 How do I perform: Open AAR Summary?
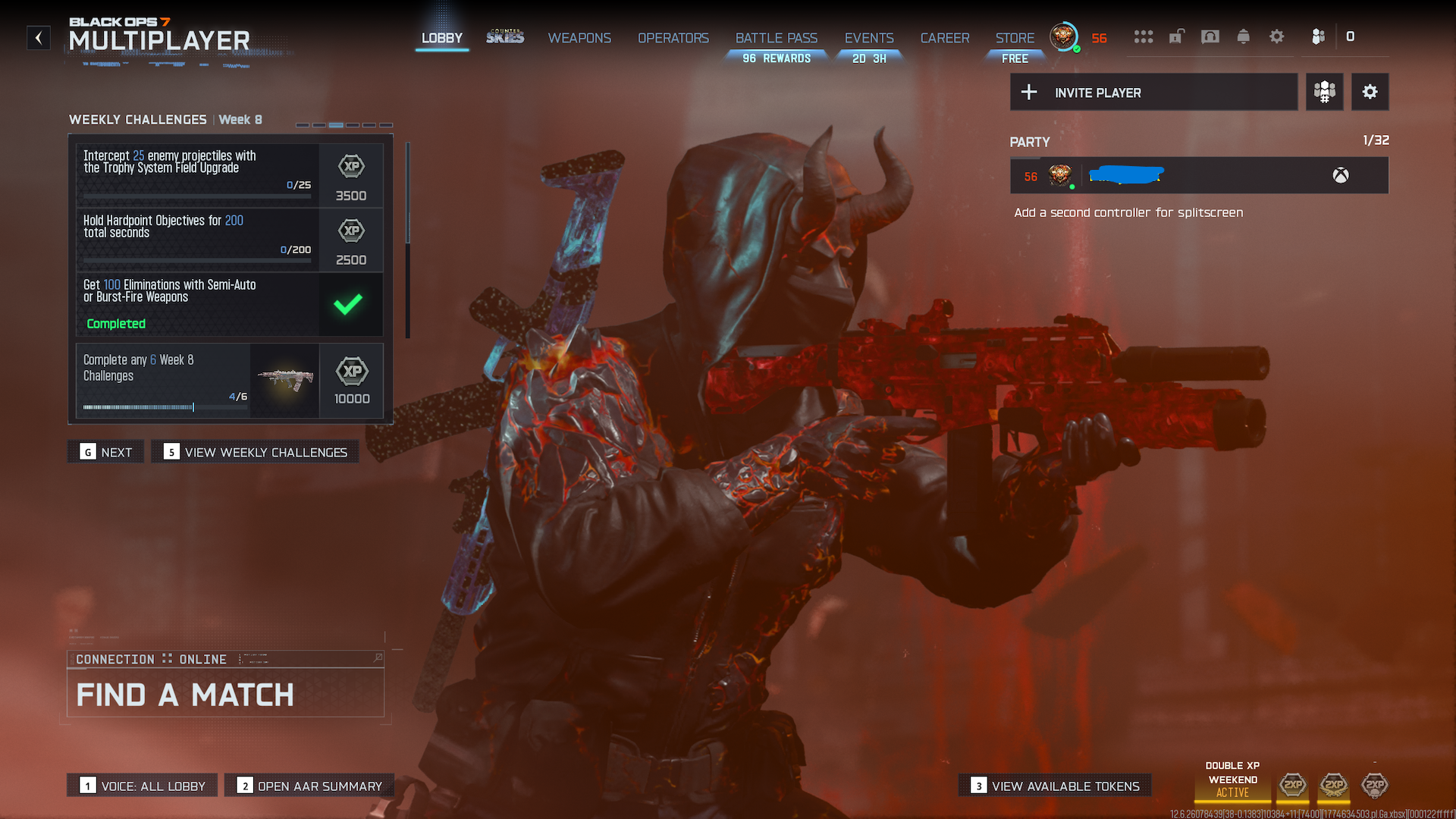coord(309,786)
